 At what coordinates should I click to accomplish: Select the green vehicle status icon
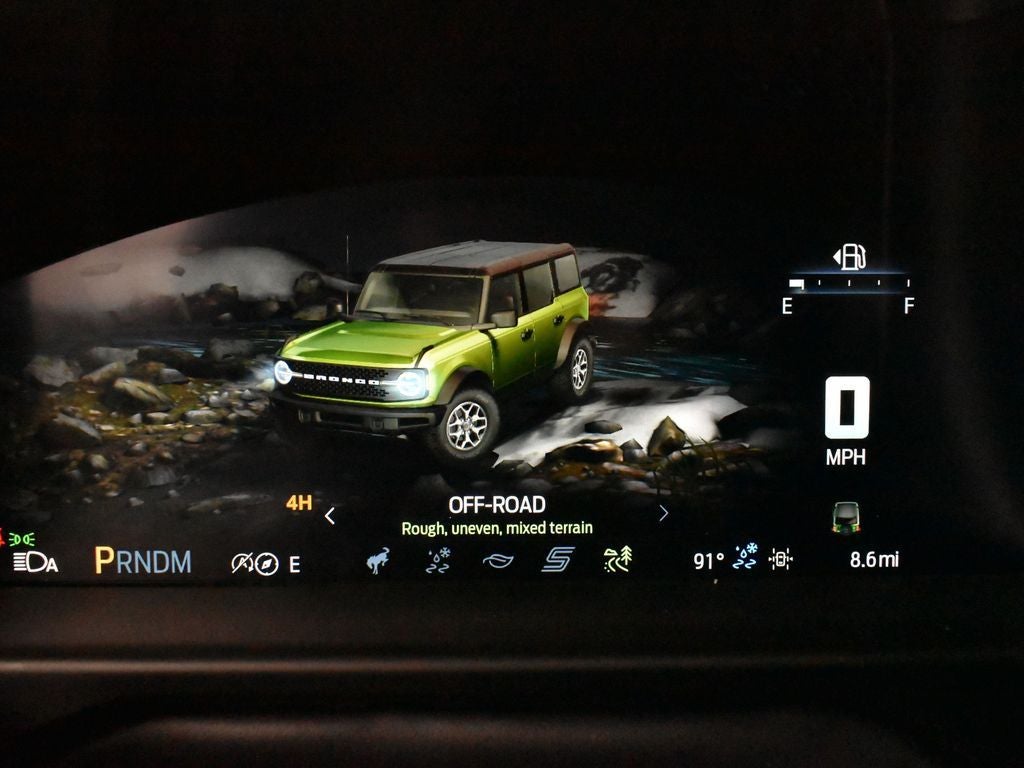[846, 517]
